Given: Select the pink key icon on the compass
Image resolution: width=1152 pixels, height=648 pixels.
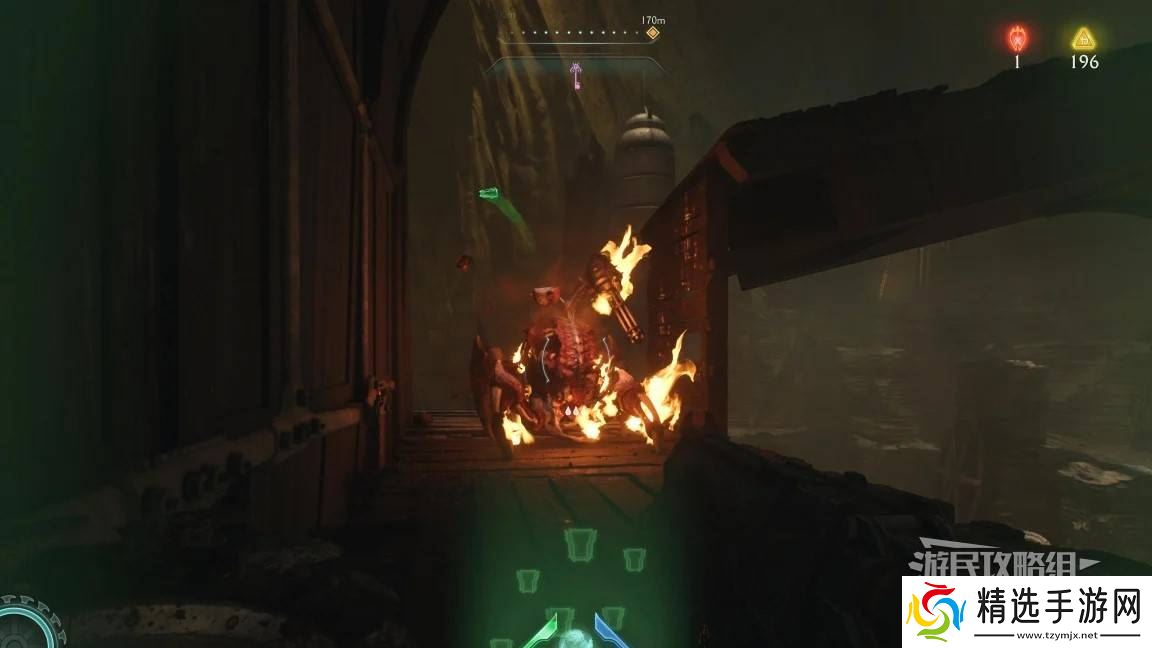Looking at the screenshot, I should point(576,73).
